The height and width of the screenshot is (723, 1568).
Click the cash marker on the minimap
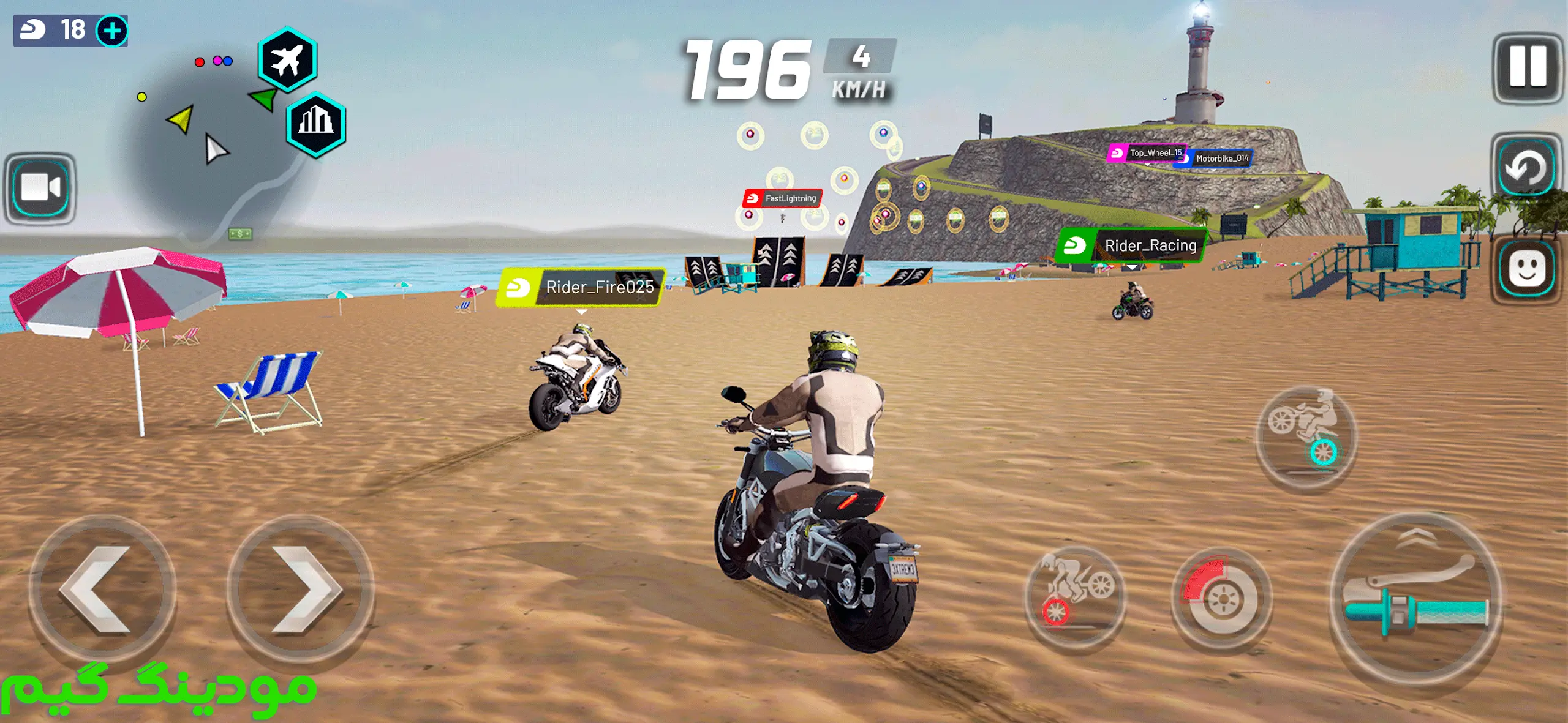point(239,233)
